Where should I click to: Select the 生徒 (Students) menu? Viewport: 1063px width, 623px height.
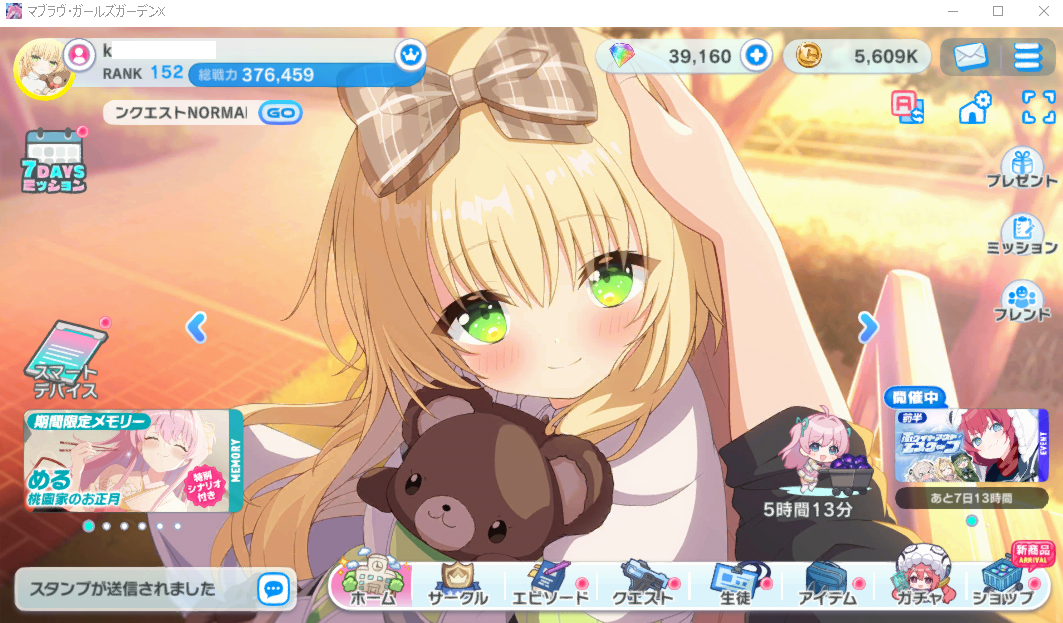click(735, 582)
